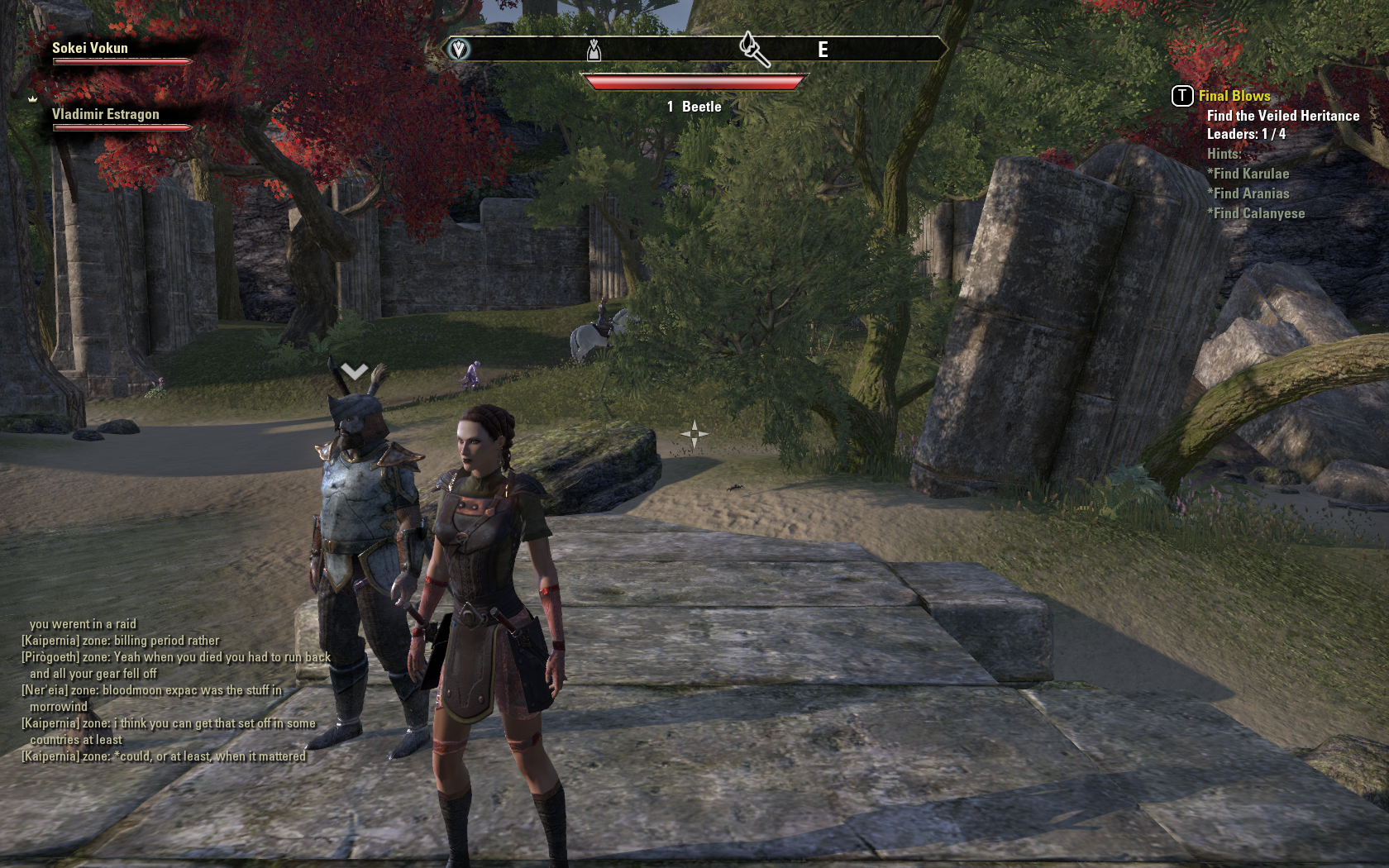This screenshot has width=1389, height=868.
Task: Click the Find Calanyese quest hint
Action: coord(1258,213)
